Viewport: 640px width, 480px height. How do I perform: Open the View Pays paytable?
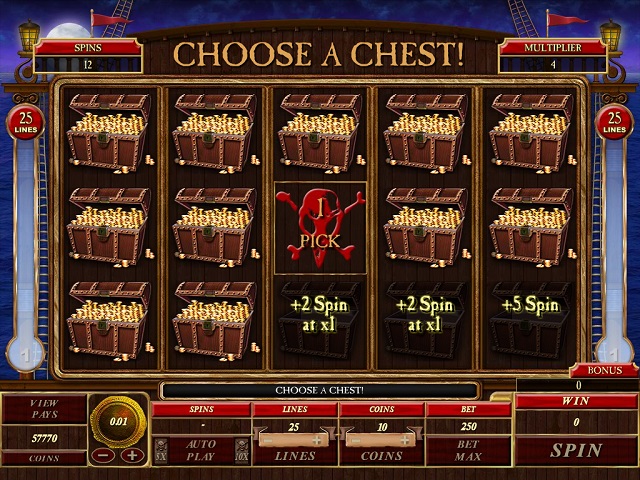pos(44,408)
